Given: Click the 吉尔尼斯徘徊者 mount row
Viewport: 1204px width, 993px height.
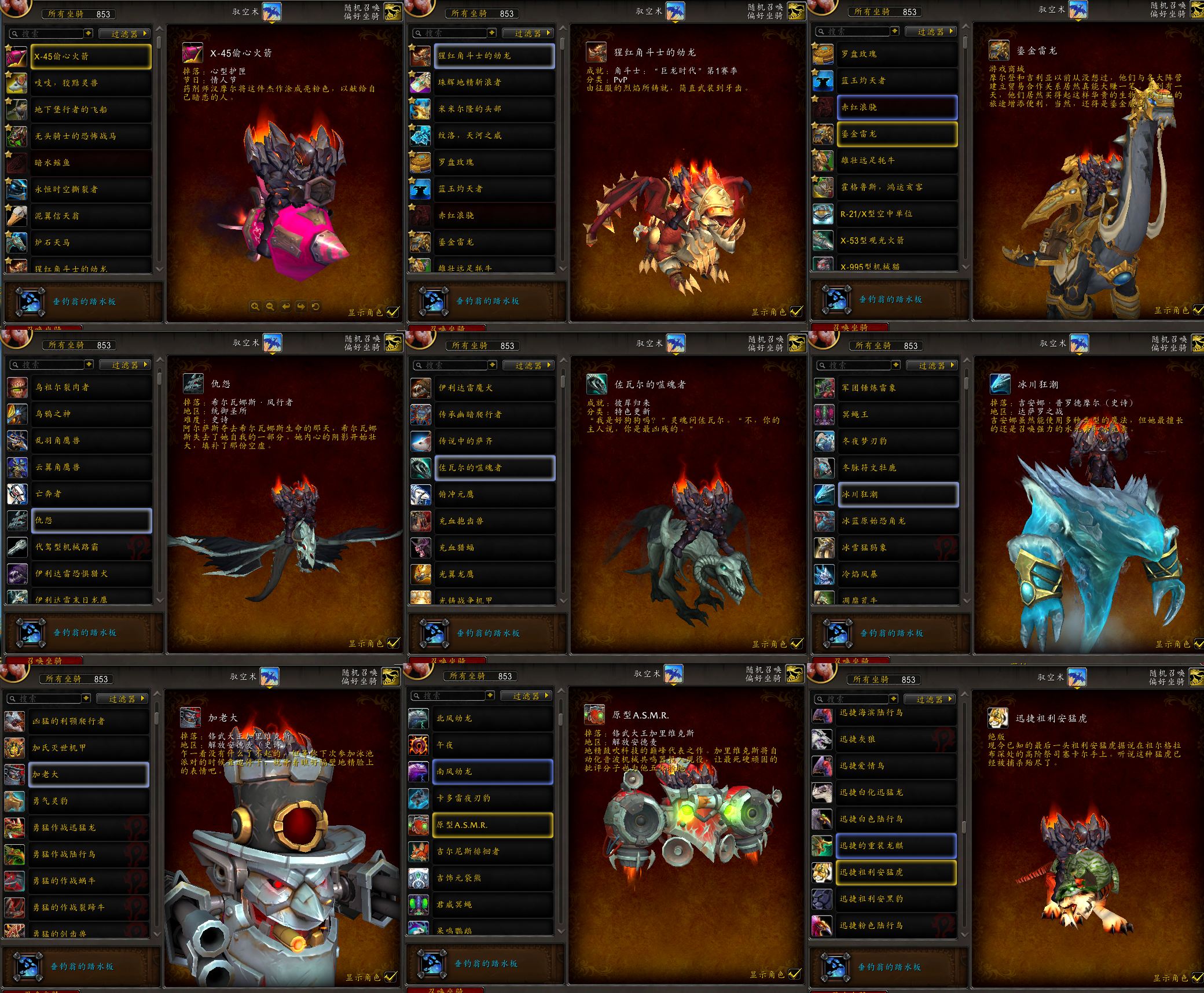Looking at the screenshot, I should tap(492, 852).
